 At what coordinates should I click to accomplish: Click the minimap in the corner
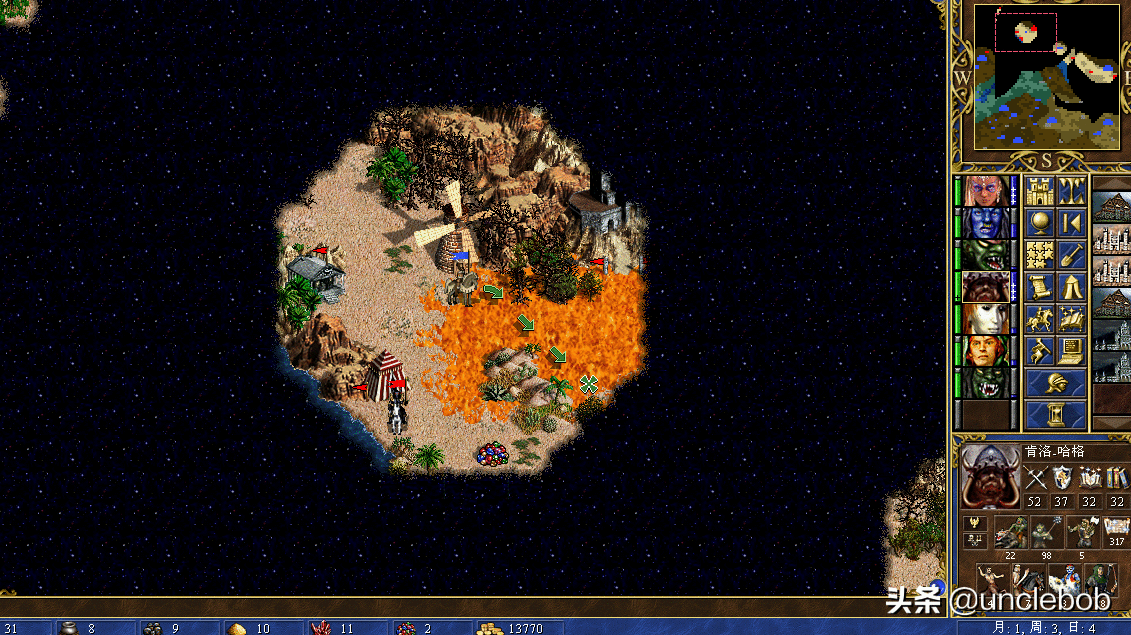click(1047, 77)
